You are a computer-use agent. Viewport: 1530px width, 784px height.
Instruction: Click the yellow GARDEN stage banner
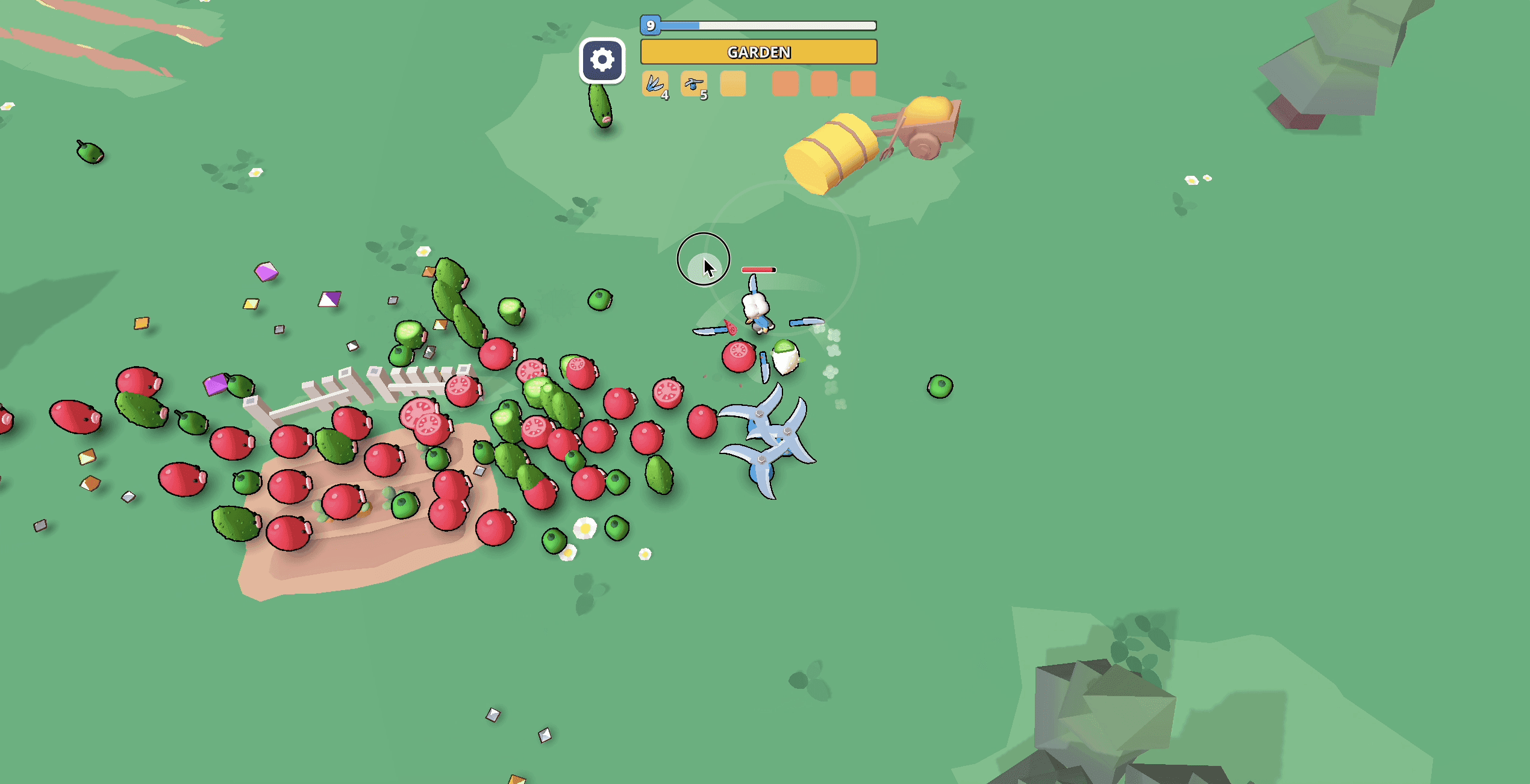(758, 52)
